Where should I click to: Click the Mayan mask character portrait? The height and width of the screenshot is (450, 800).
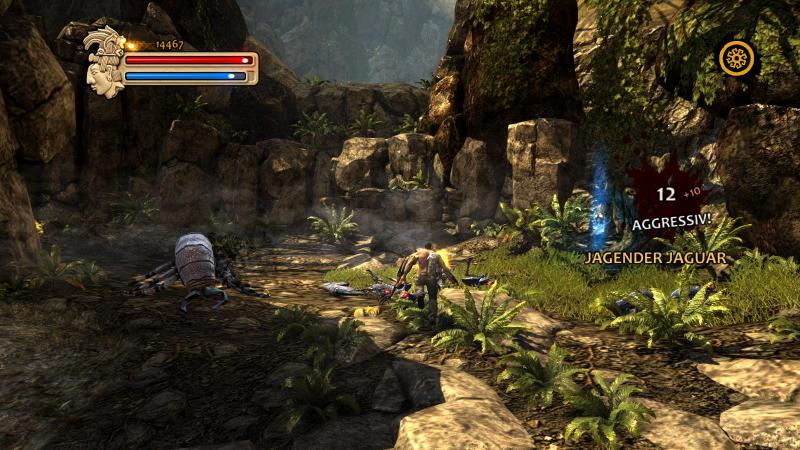click(103, 62)
